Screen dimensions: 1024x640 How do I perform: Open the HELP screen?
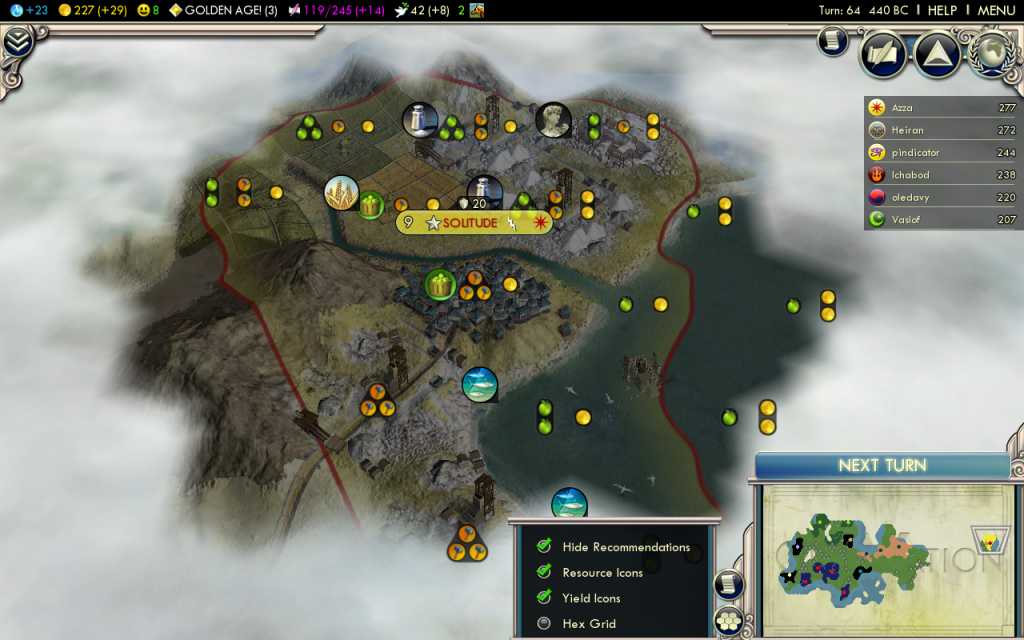click(942, 10)
